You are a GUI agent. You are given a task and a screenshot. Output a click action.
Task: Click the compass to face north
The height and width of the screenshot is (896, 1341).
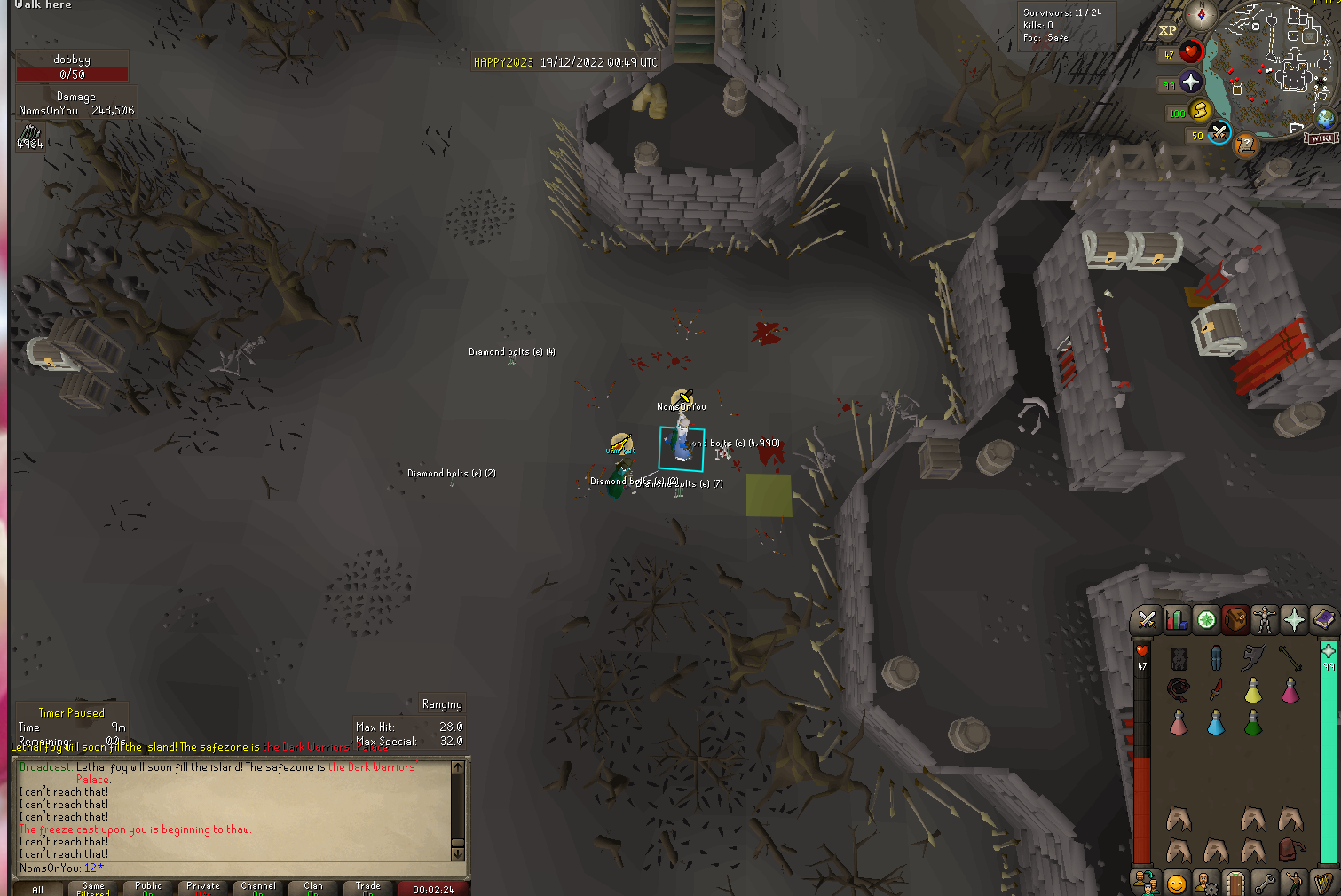[1201, 15]
